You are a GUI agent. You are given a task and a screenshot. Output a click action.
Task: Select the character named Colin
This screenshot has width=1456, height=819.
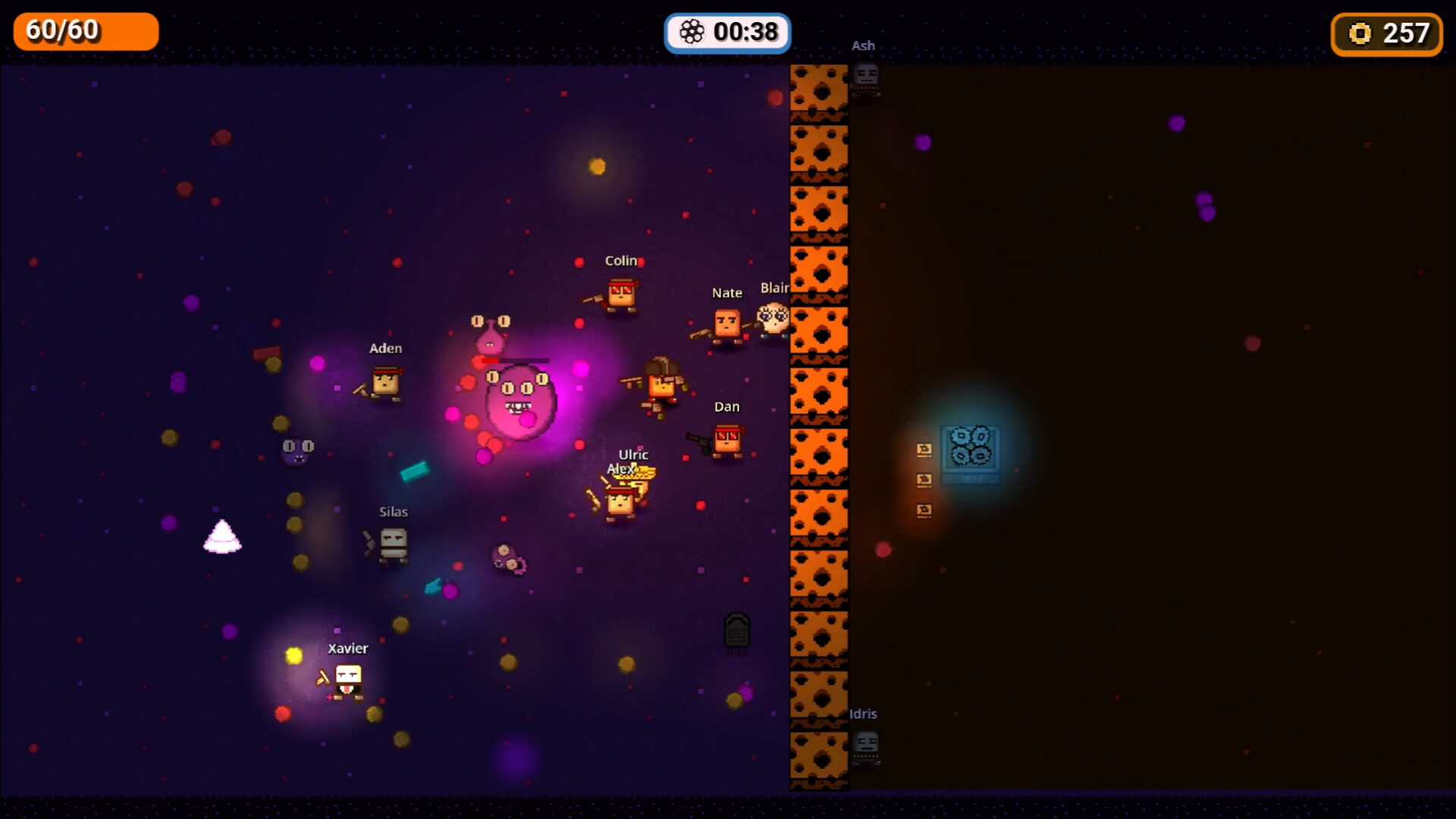point(620,294)
